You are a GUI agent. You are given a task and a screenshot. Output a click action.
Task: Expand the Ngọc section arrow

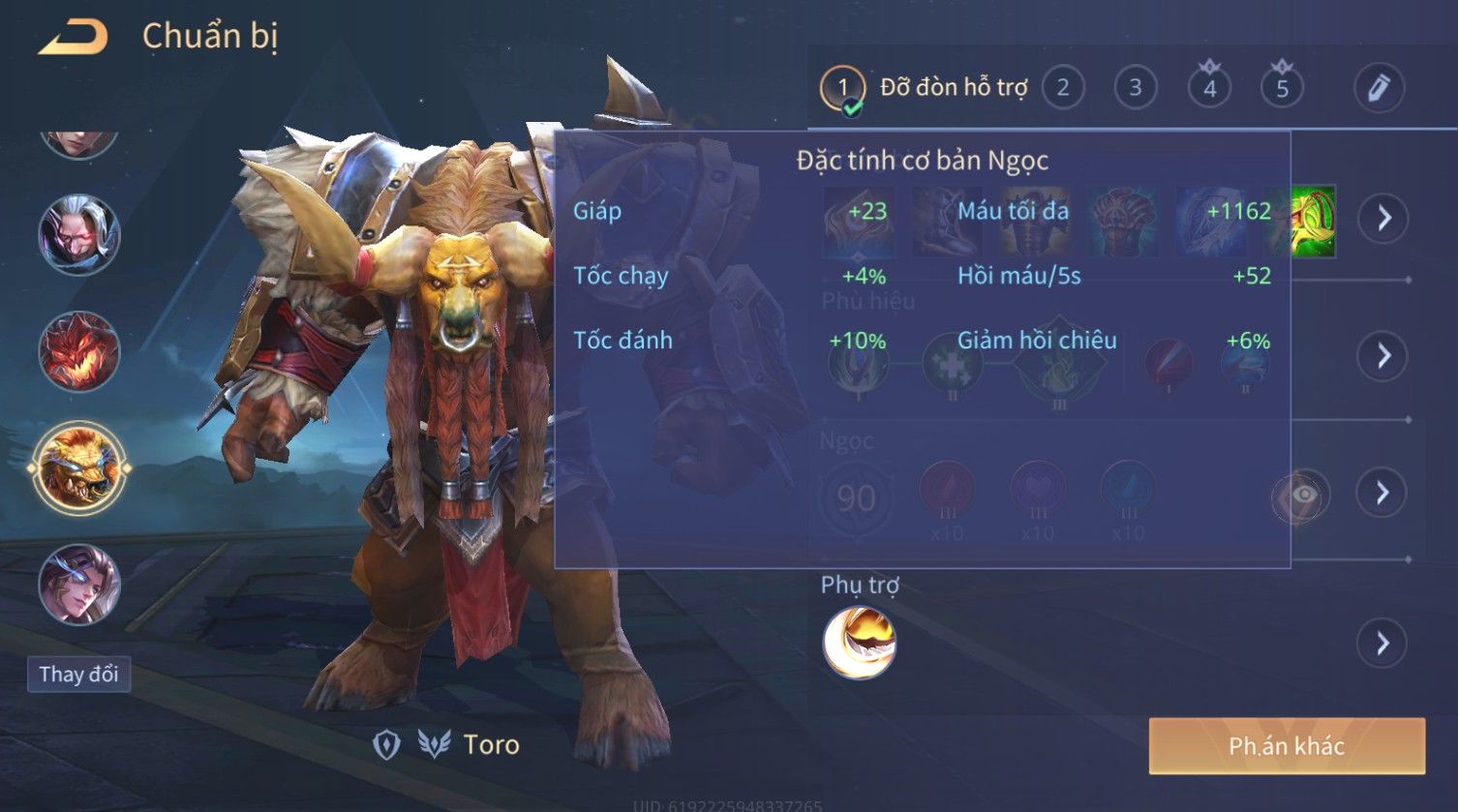click(1382, 493)
